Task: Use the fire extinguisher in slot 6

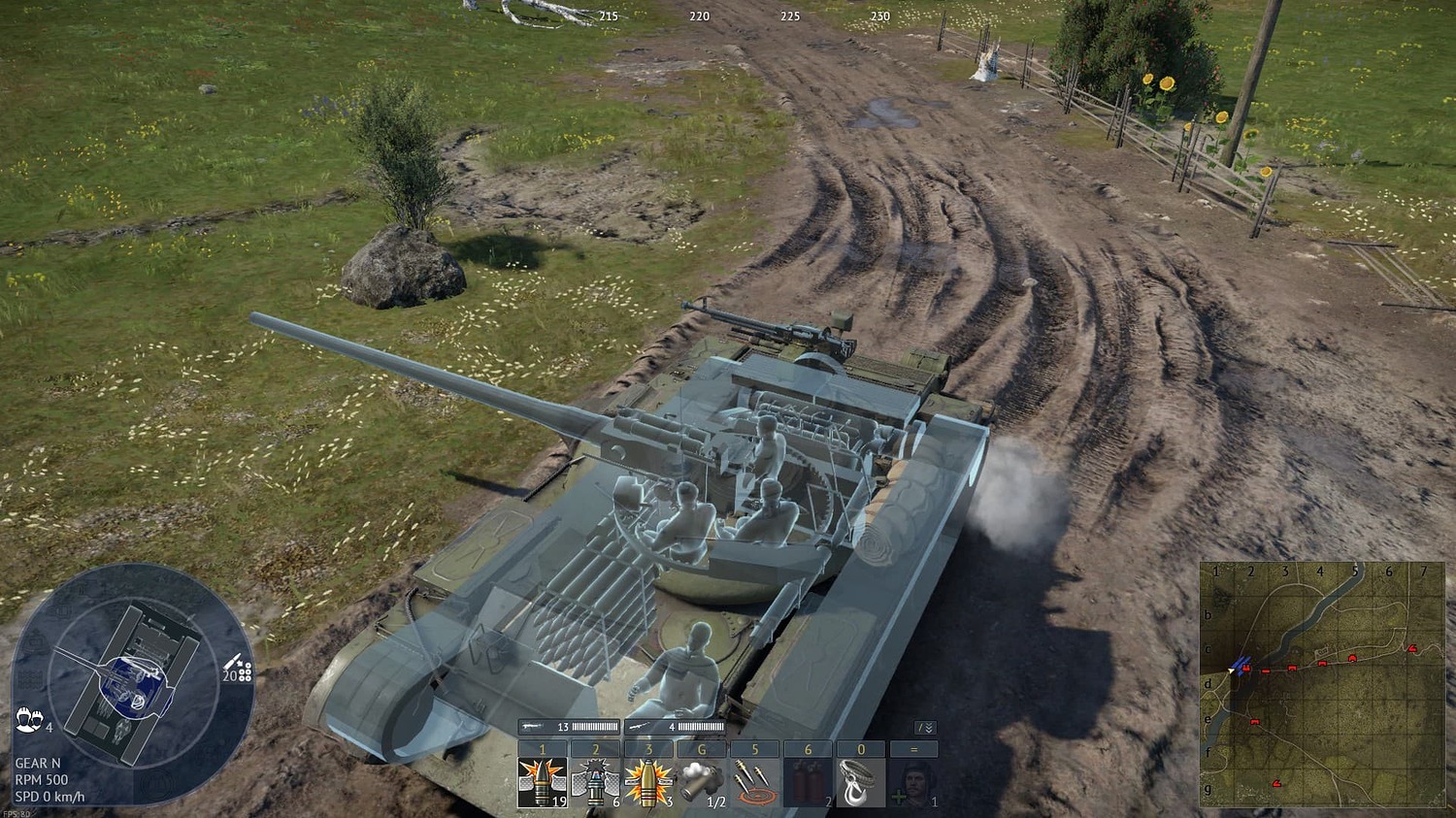Action: click(808, 781)
